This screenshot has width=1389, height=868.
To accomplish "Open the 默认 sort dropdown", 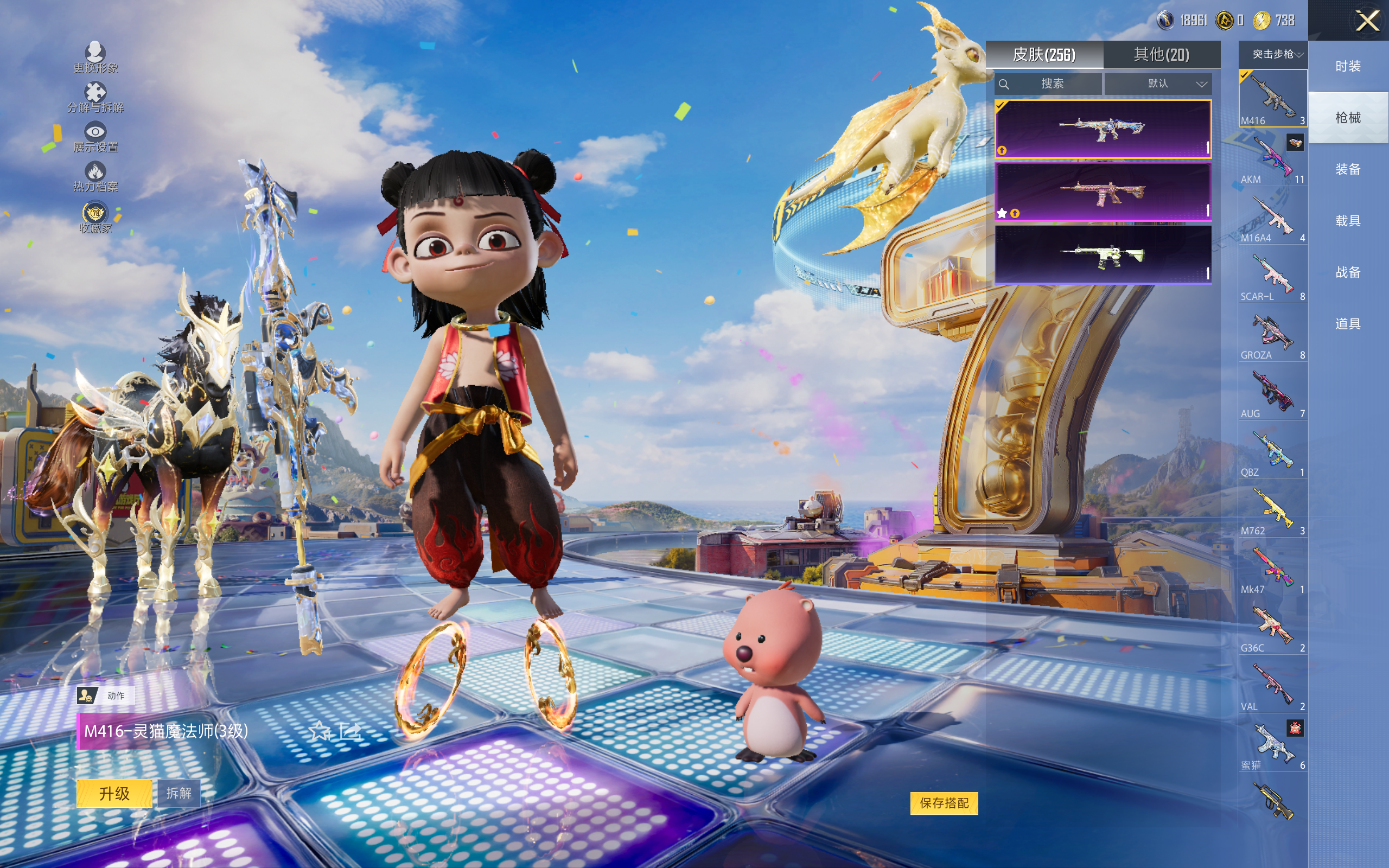I will click(1158, 84).
